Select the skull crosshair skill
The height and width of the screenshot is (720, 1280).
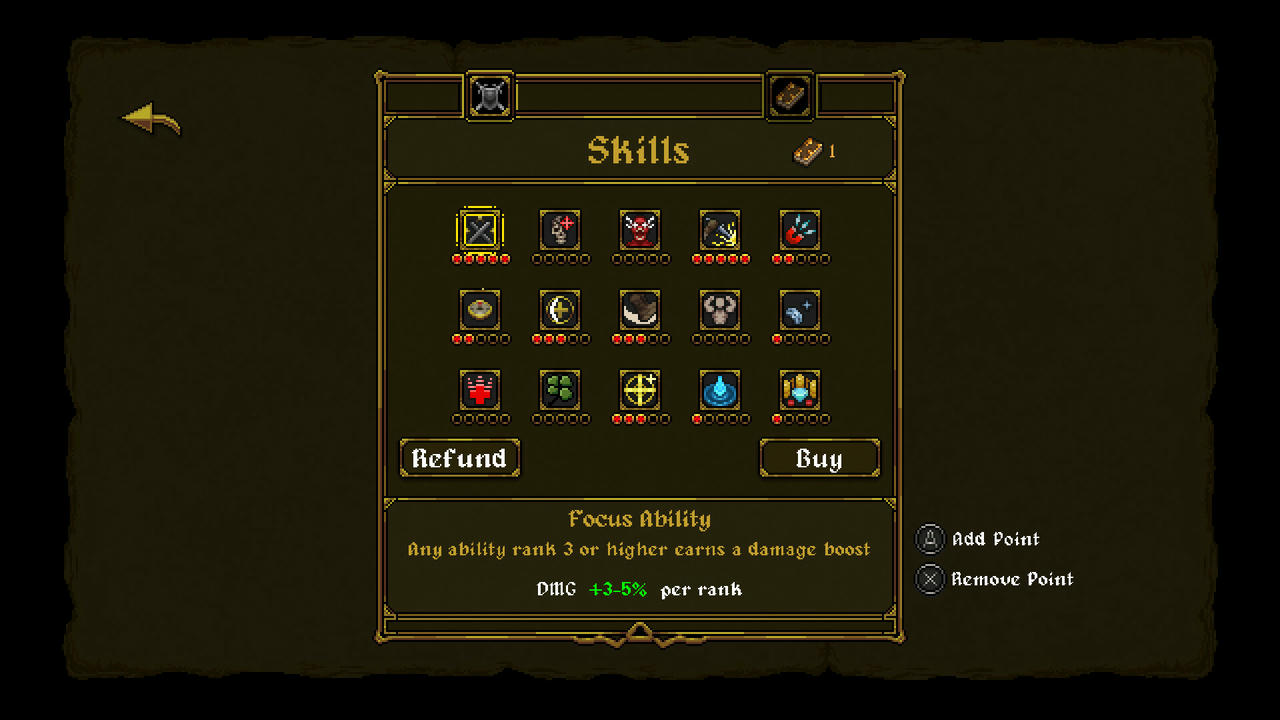point(560,230)
